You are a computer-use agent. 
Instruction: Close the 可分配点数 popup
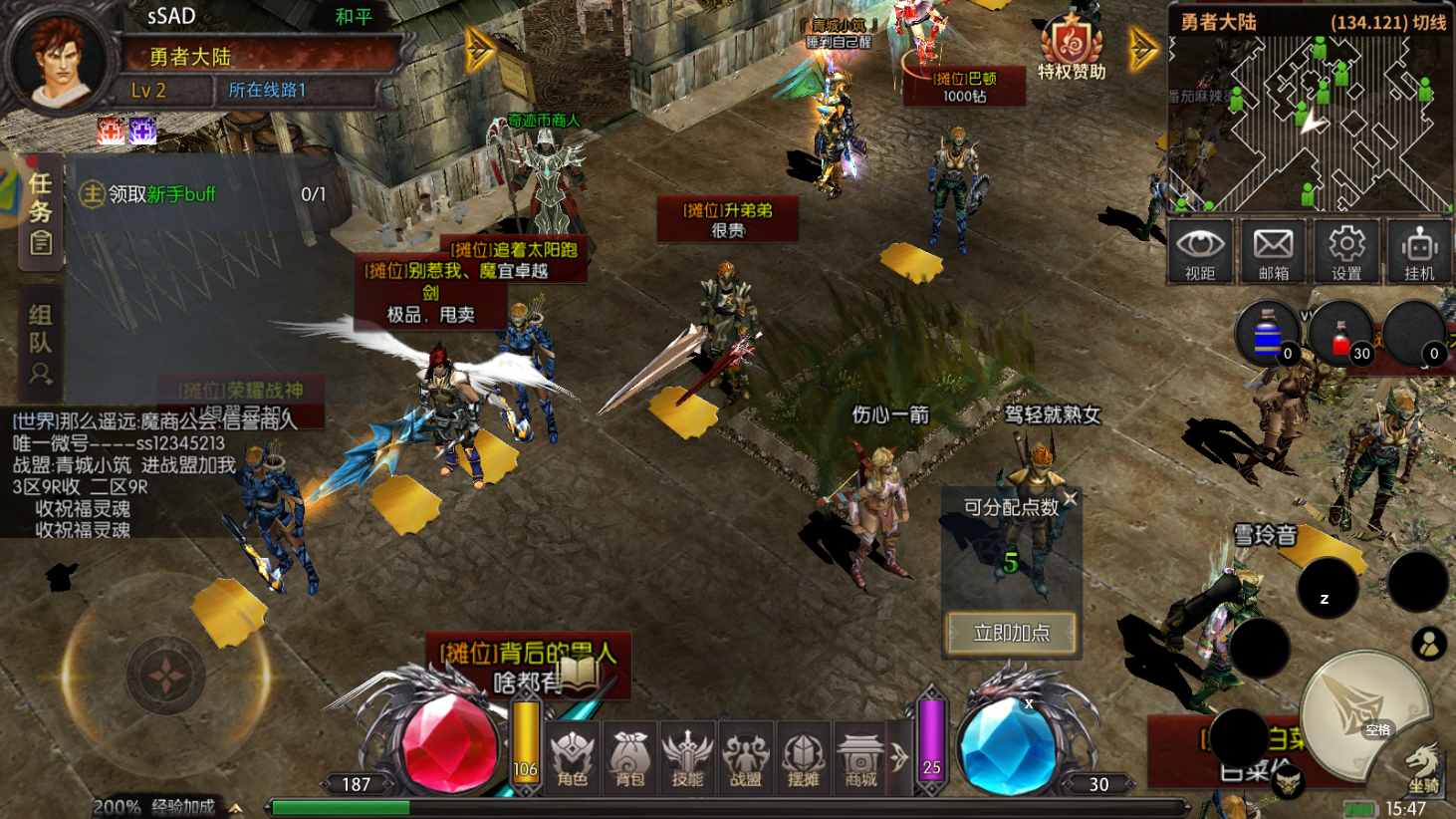pyautogui.click(x=1070, y=498)
